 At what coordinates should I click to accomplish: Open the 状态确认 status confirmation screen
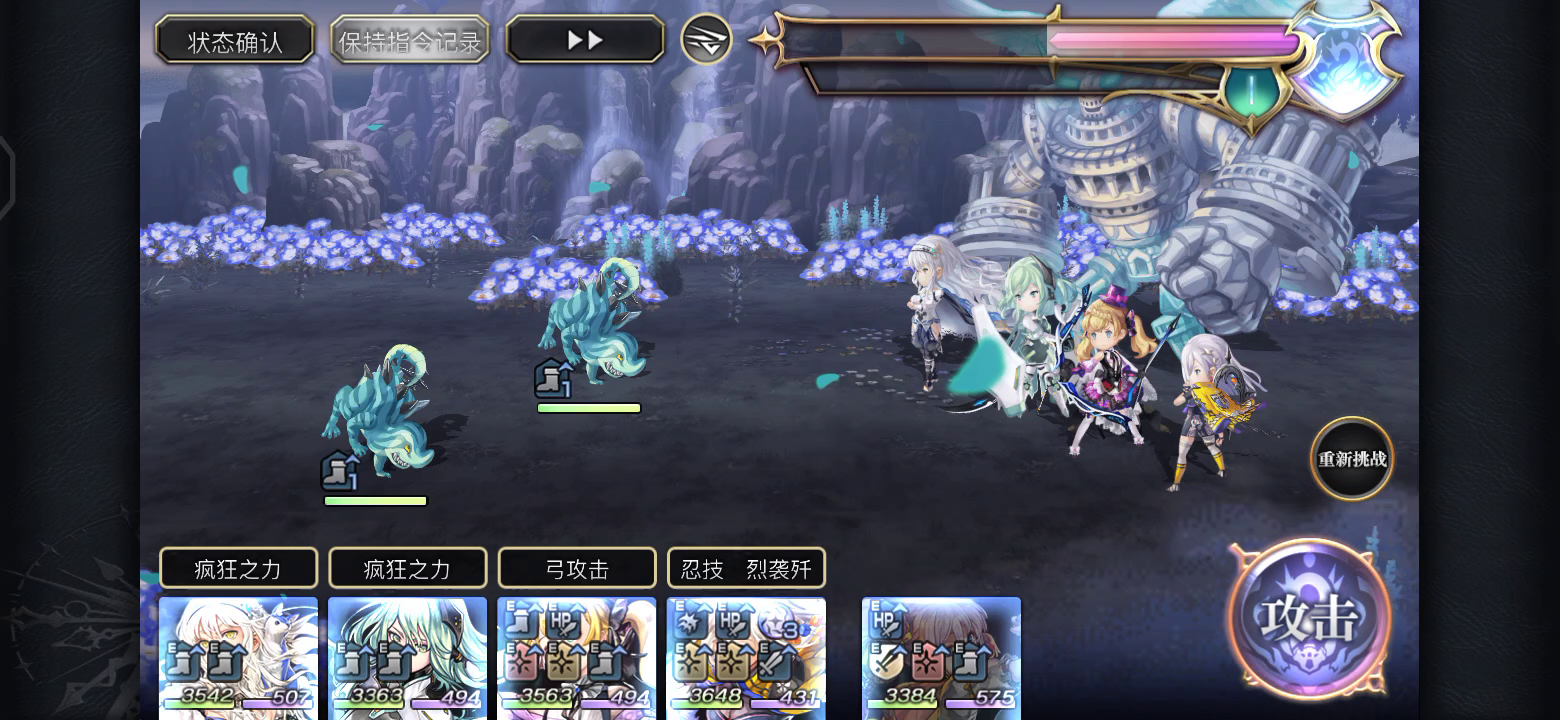236,40
